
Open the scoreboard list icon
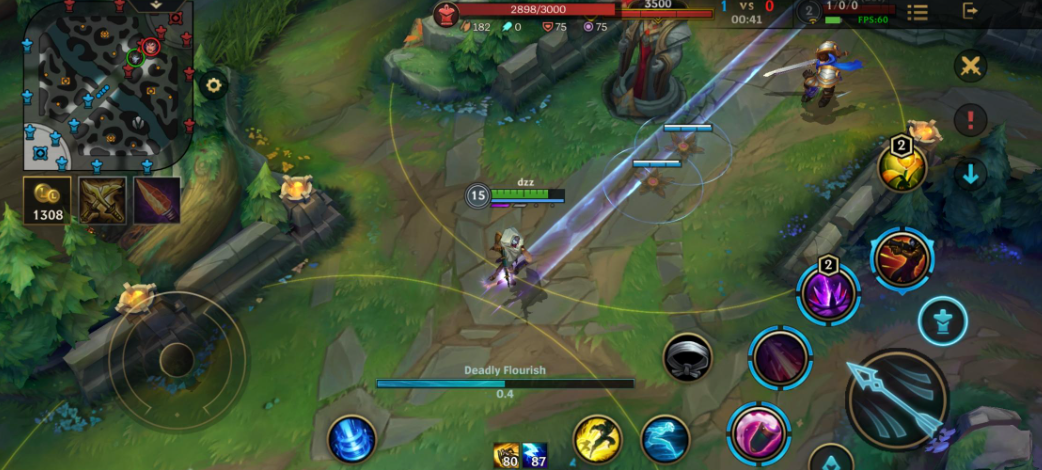coord(917,12)
